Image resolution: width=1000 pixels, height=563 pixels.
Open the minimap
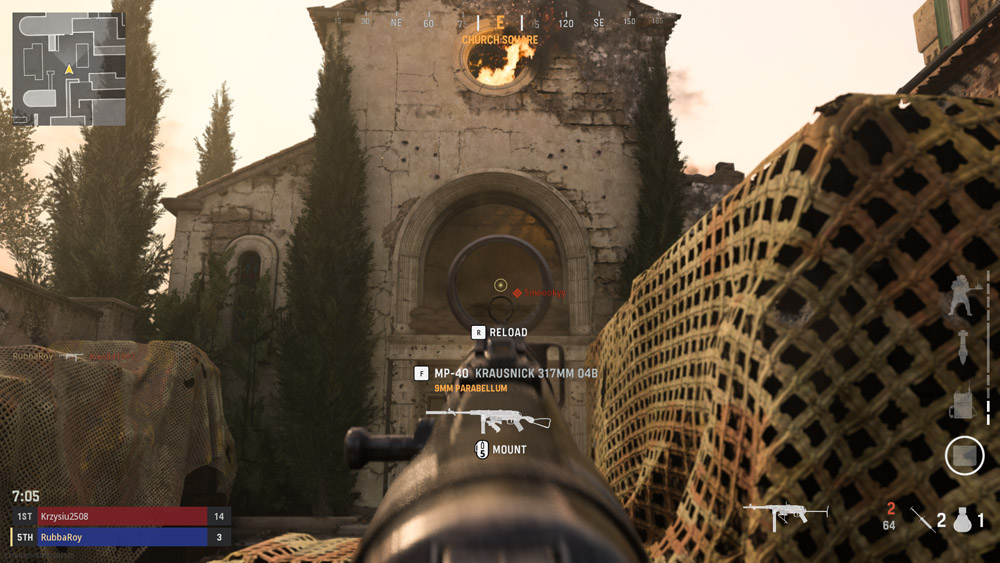click(x=69, y=69)
